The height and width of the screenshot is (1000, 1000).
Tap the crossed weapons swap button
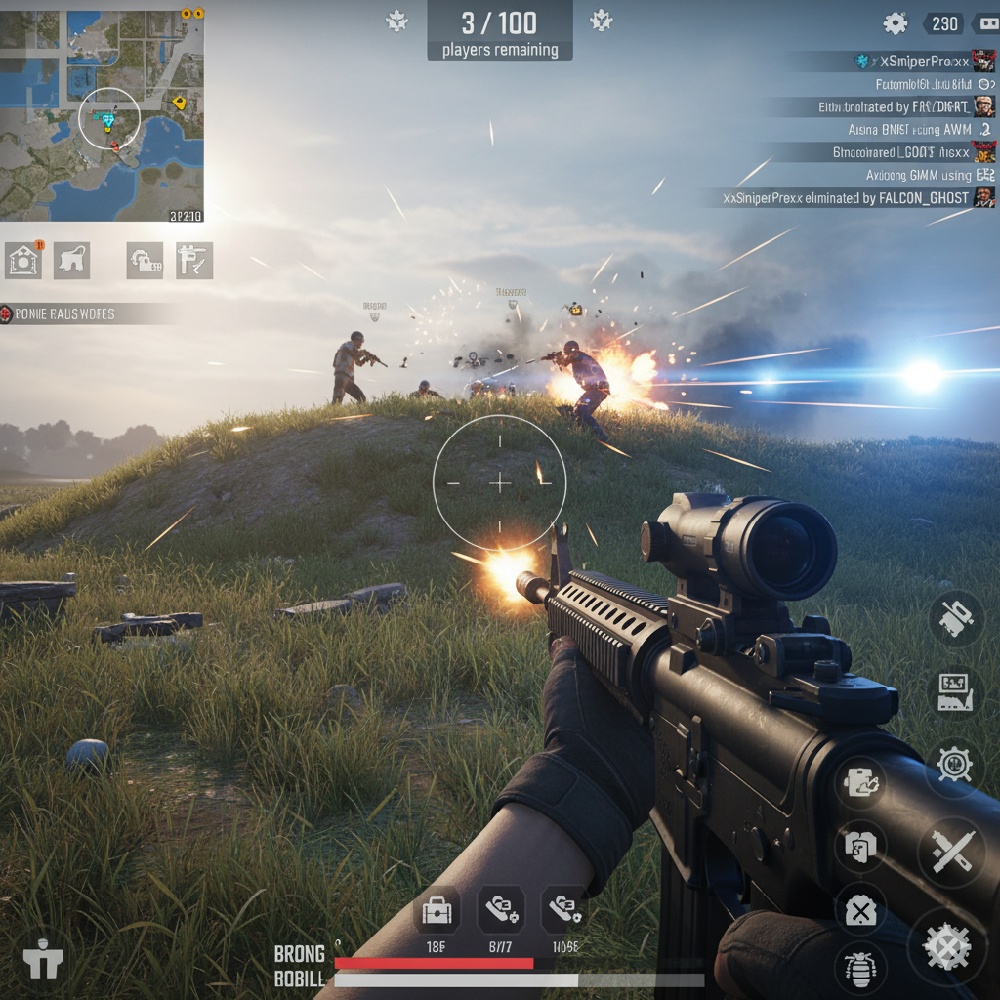coord(951,852)
